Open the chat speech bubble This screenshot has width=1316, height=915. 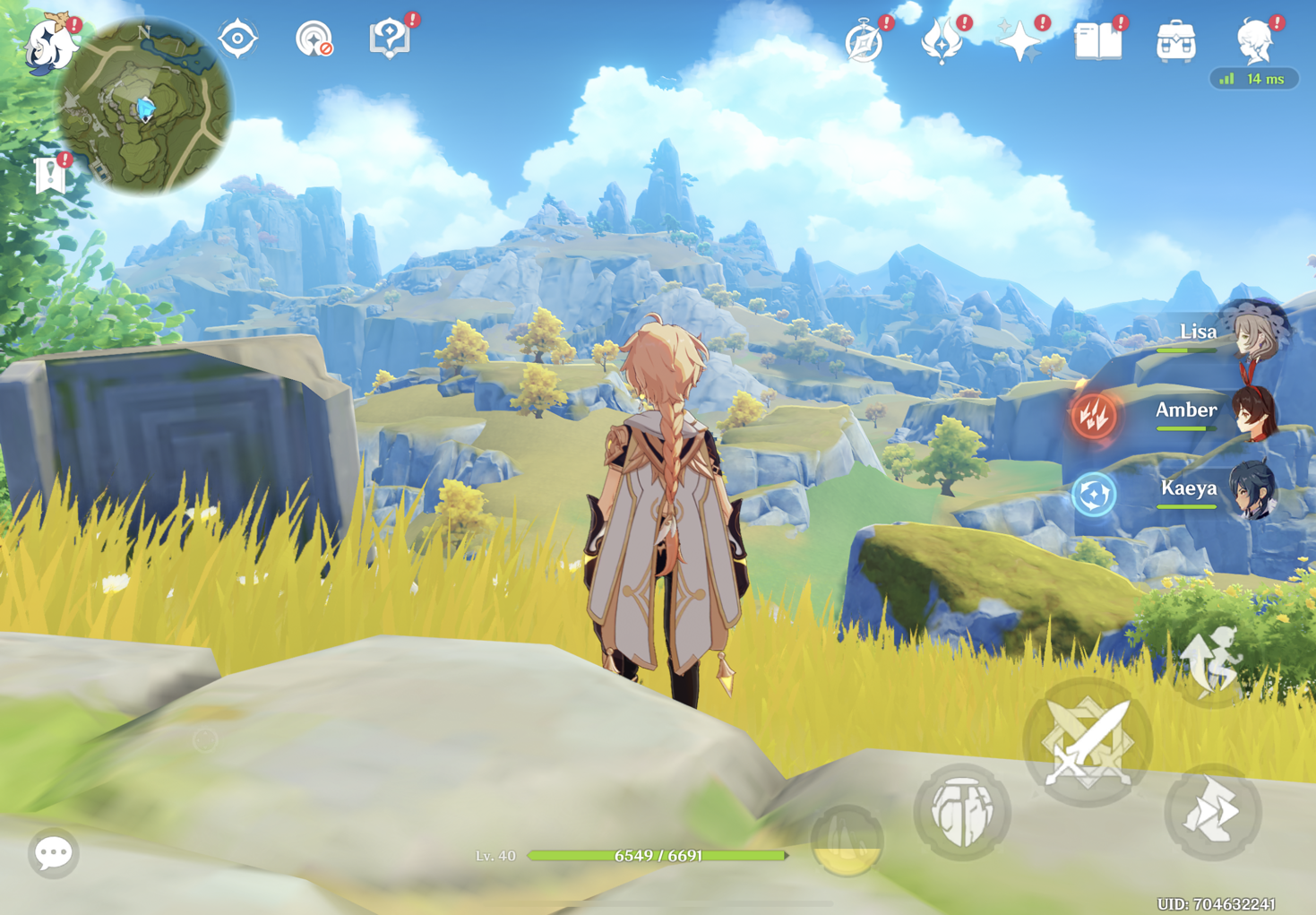tap(53, 852)
